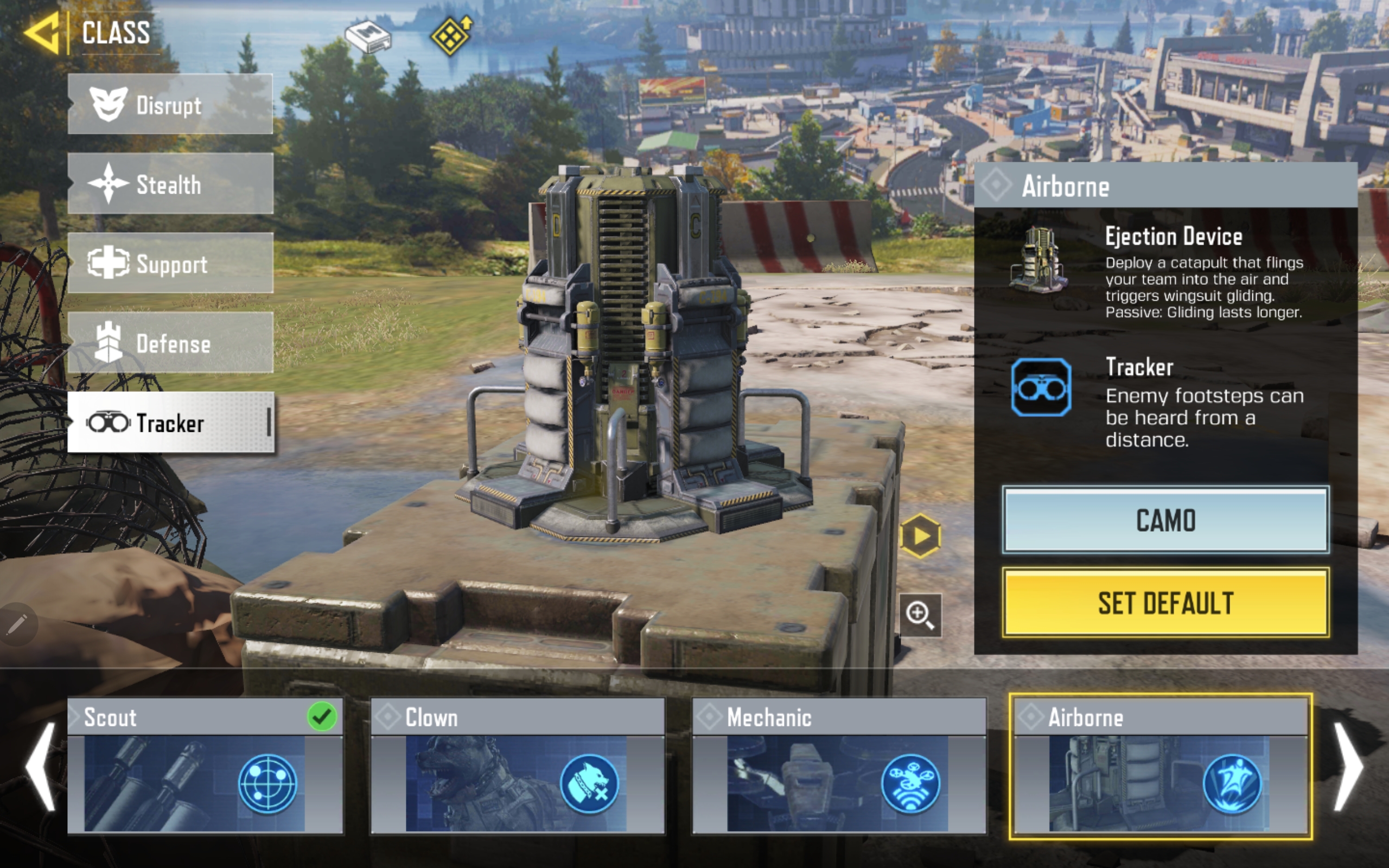Pick the Mechanic class card

pyautogui.click(x=839, y=765)
